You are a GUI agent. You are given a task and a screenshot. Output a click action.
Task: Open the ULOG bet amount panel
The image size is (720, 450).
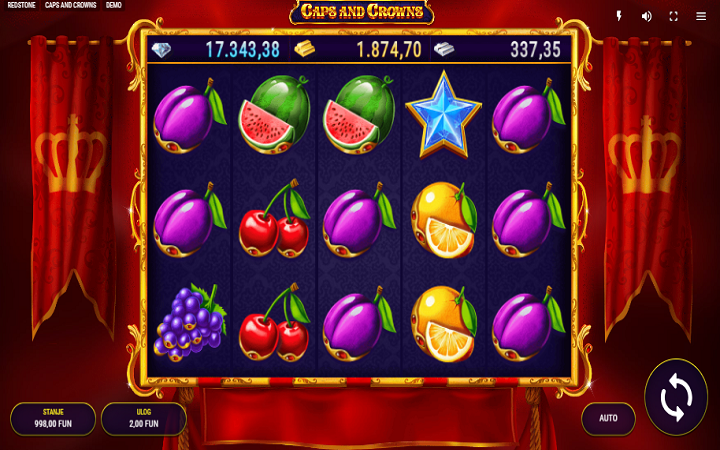pyautogui.click(x=144, y=418)
